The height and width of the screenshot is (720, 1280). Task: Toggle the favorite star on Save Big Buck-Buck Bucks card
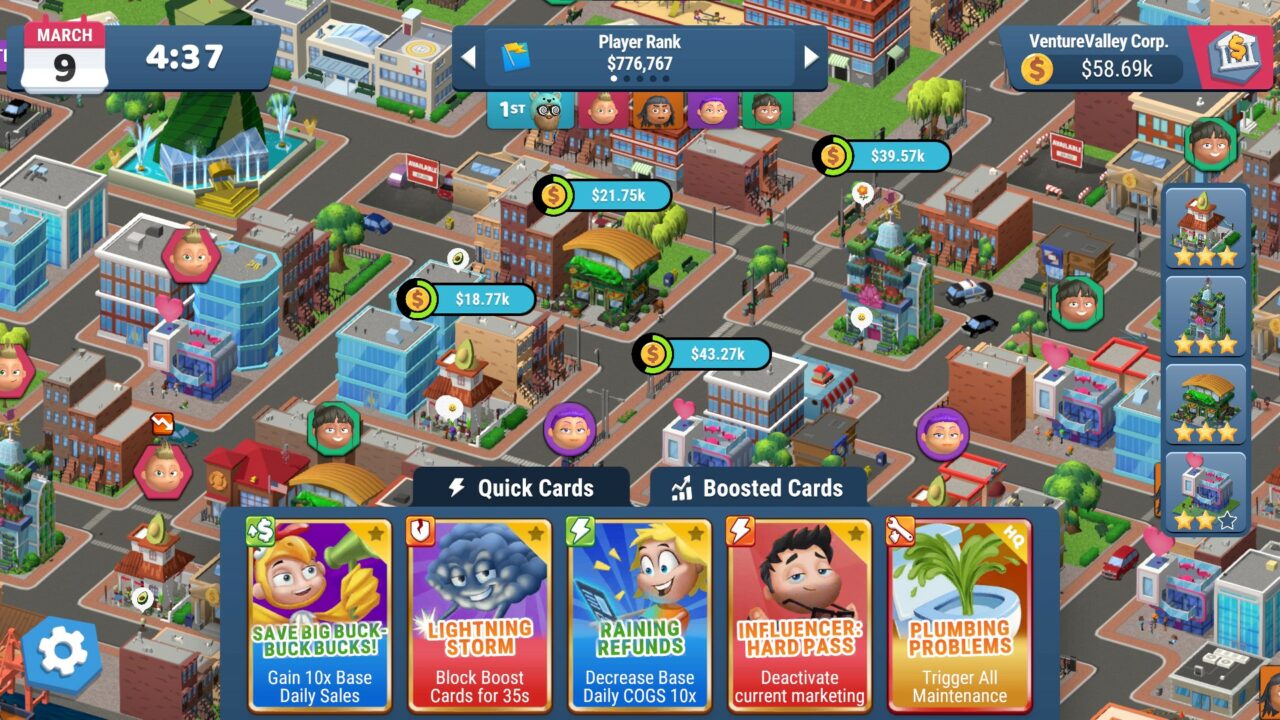[x=378, y=535]
